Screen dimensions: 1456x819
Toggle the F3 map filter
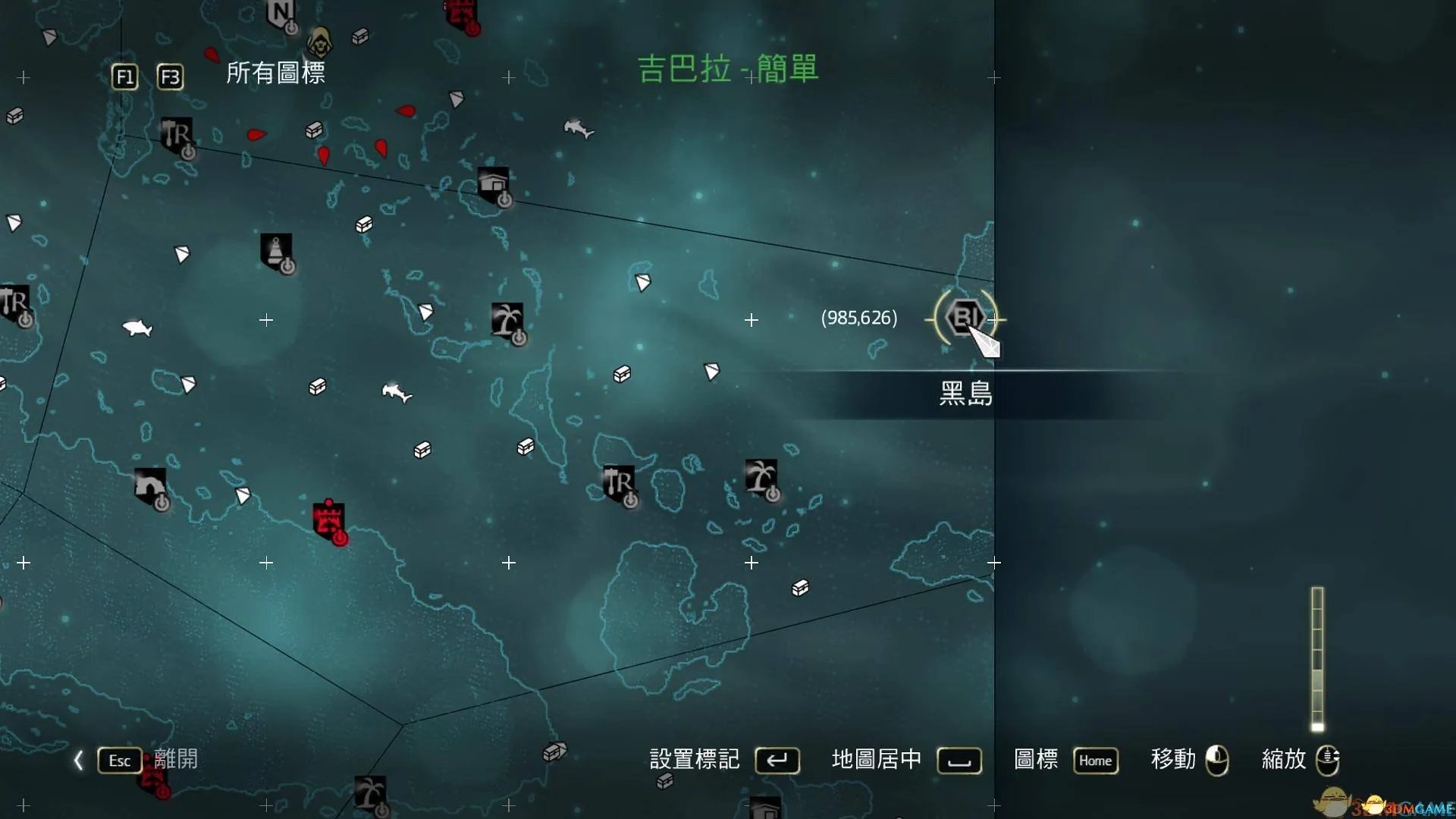171,77
